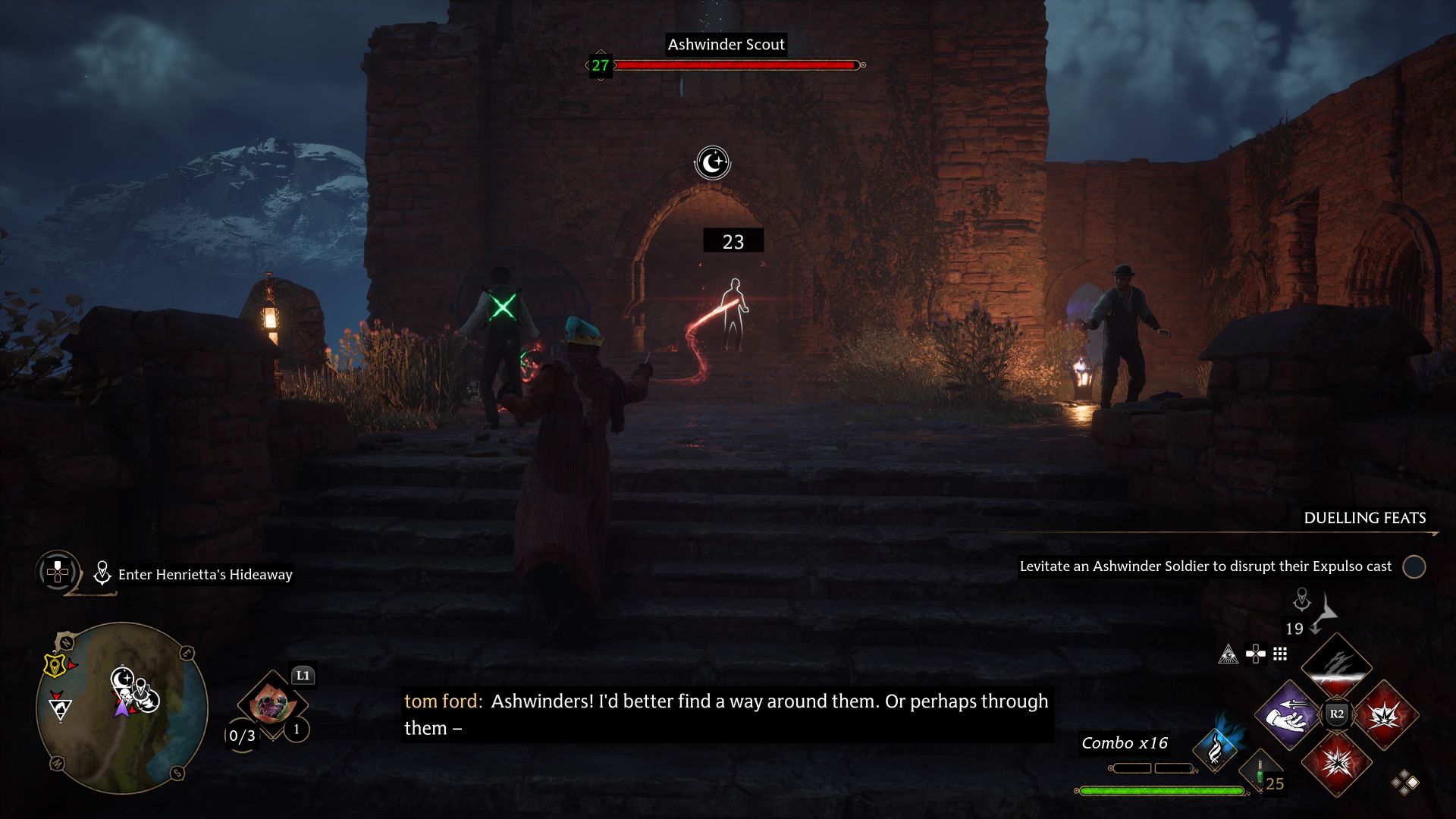The width and height of the screenshot is (1456, 819).
Task: Select the DUELLING FEATS header
Action: (1363, 519)
